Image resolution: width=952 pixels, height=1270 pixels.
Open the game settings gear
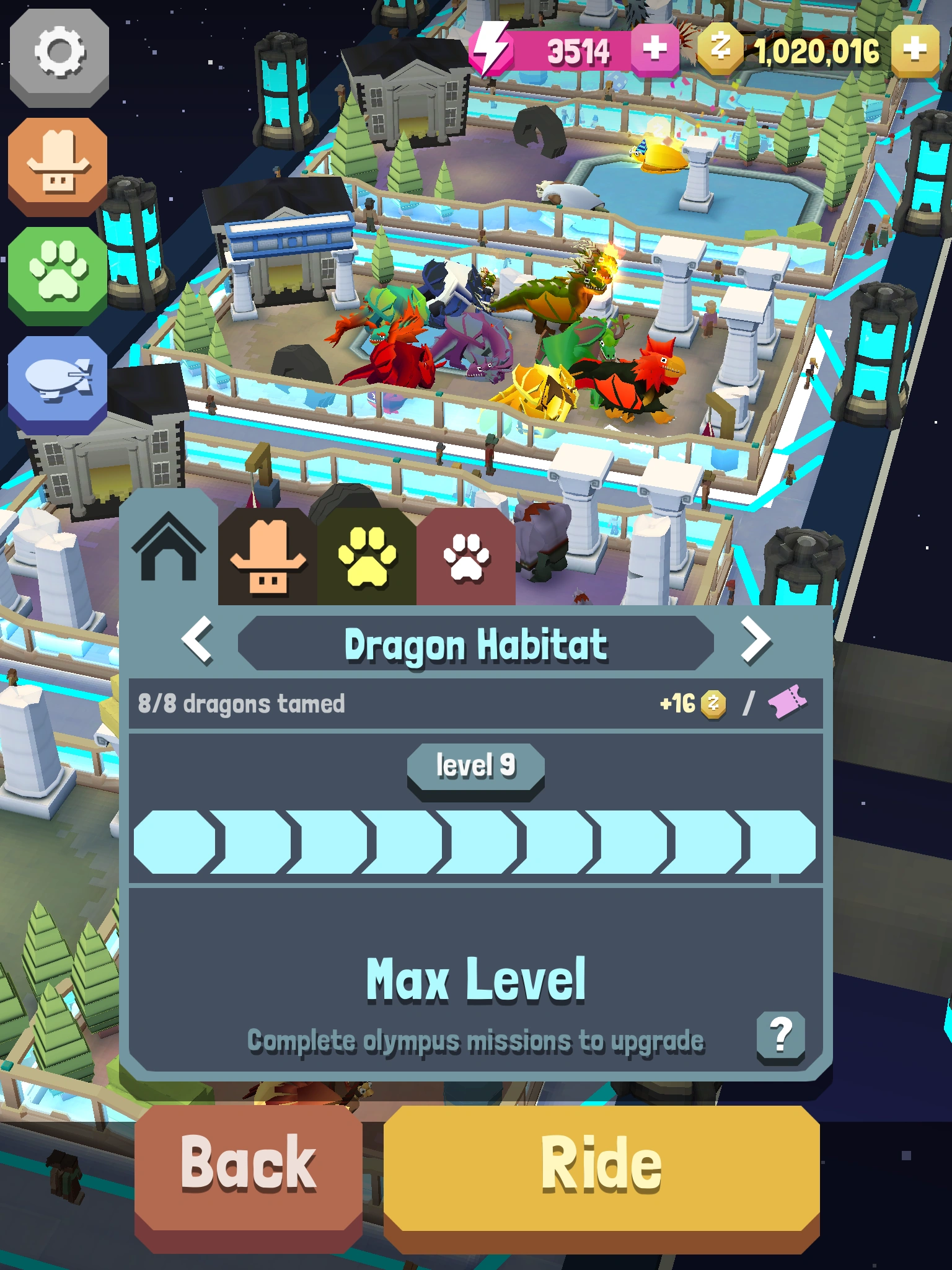[x=59, y=59]
